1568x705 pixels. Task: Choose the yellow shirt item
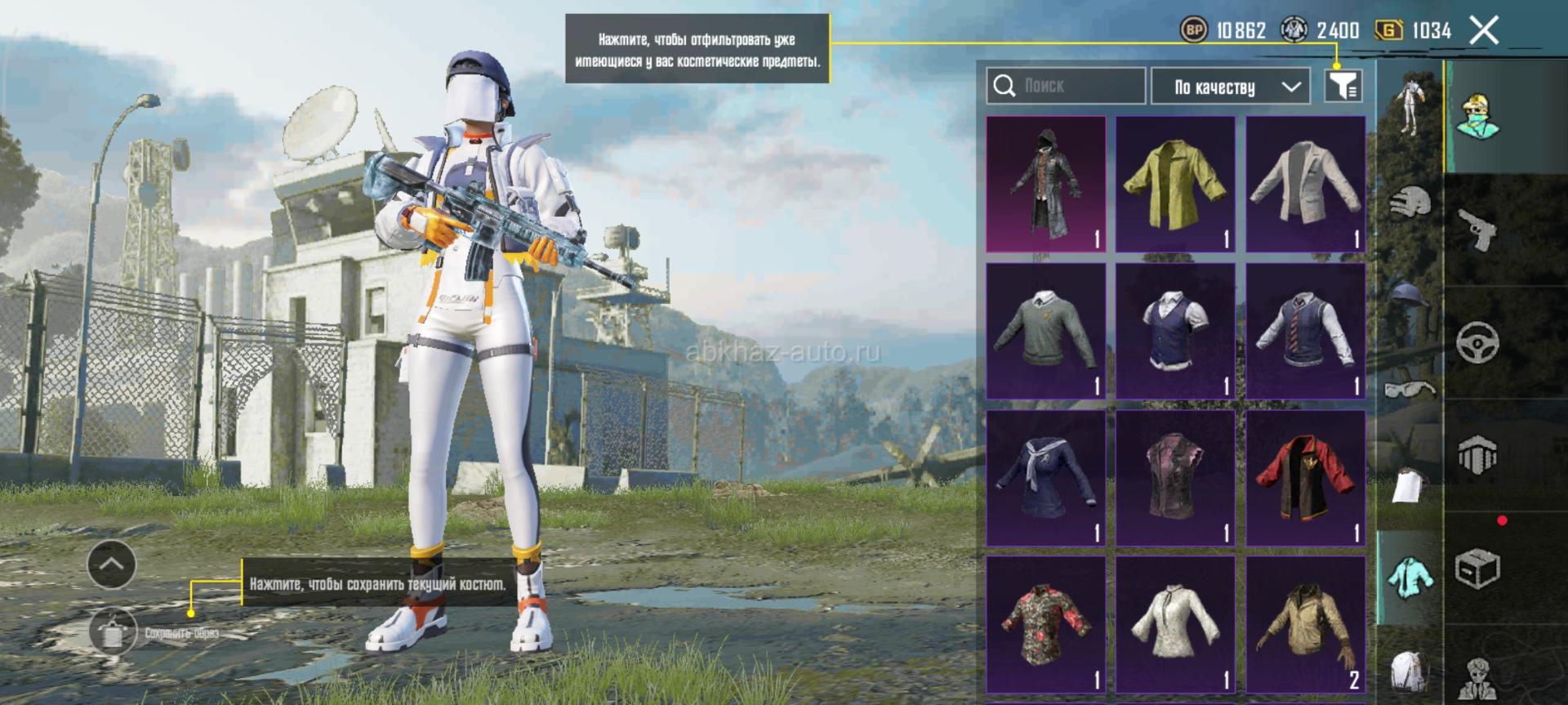1174,184
